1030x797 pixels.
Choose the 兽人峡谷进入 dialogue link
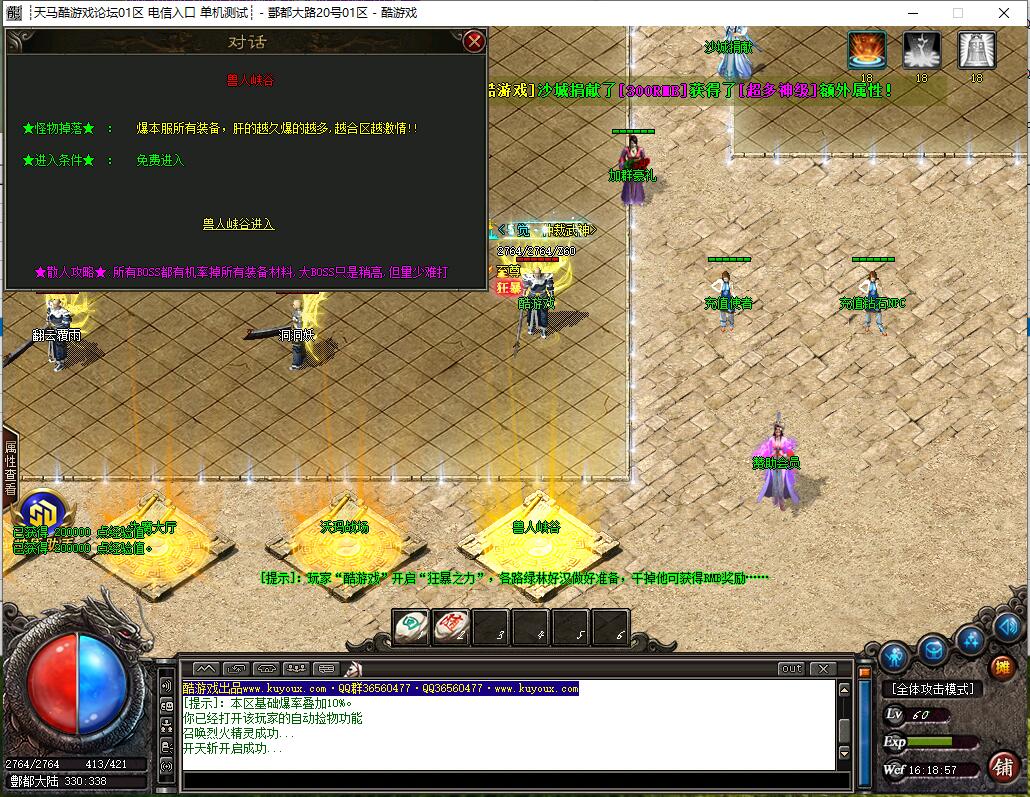pos(238,224)
